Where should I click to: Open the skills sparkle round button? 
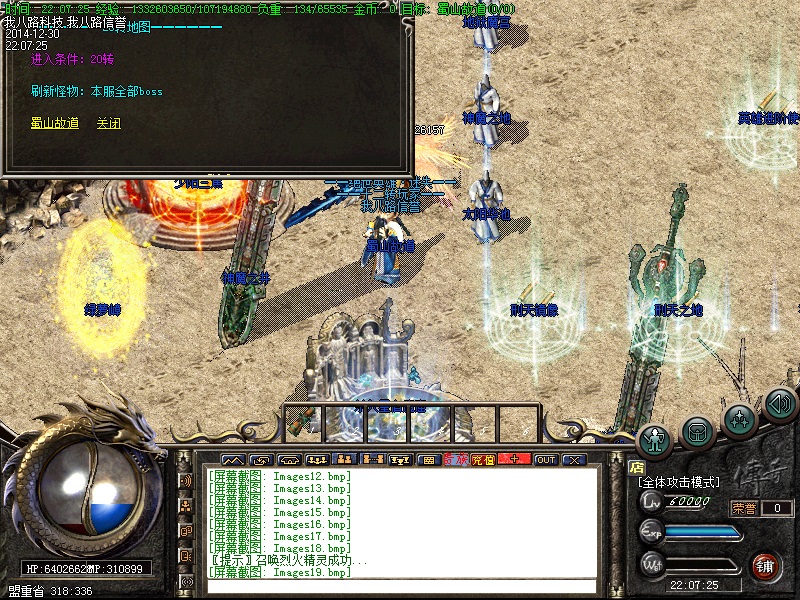pos(739,418)
